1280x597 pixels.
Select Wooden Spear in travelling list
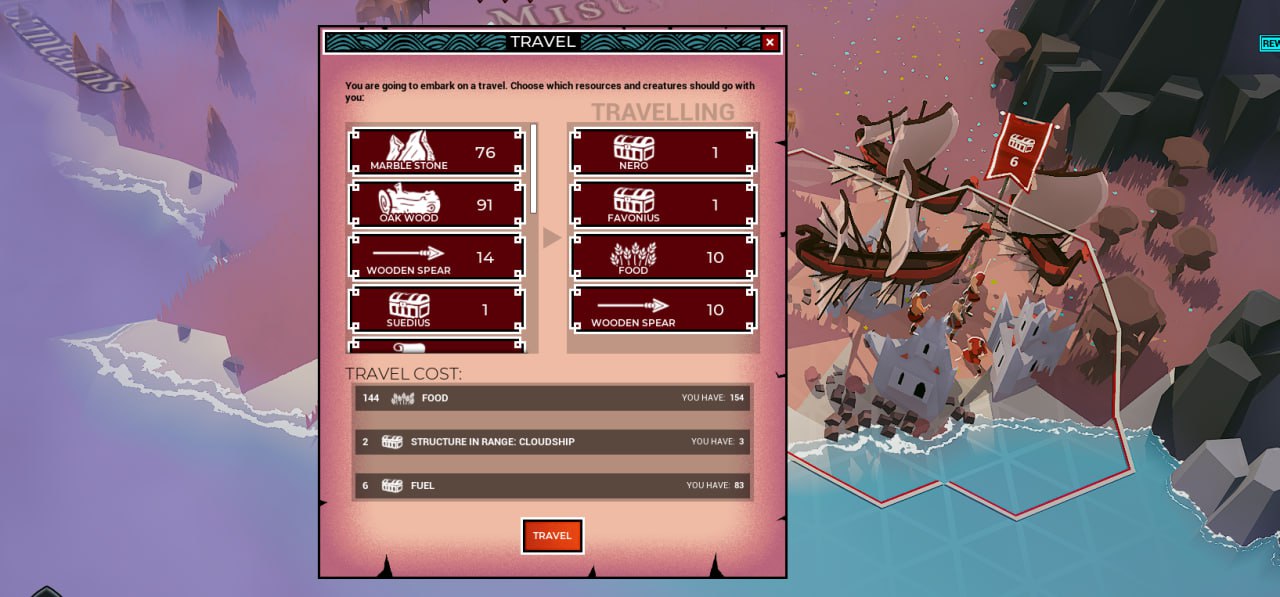(x=662, y=309)
